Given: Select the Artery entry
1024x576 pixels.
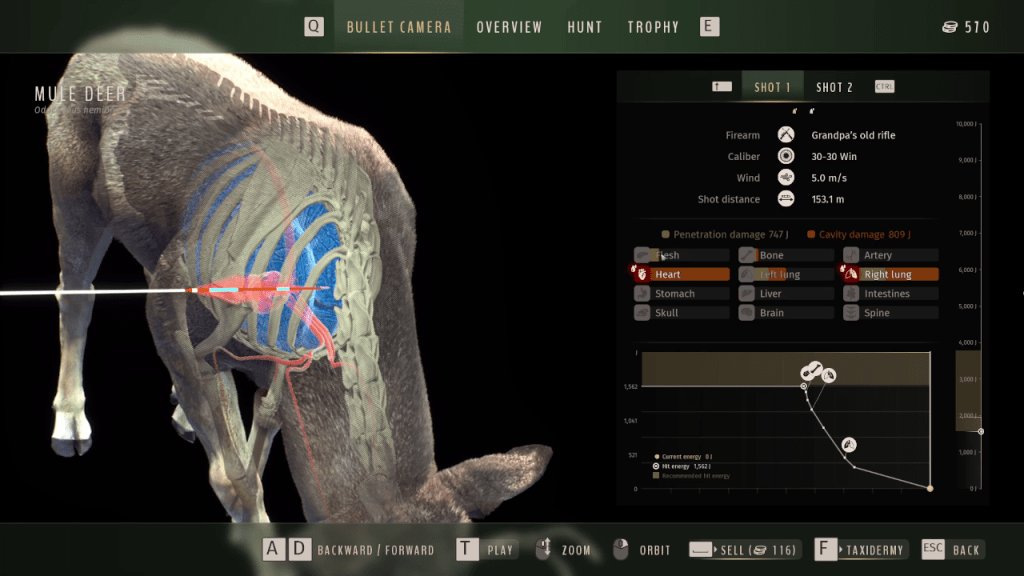Looking at the screenshot, I should pos(891,255).
